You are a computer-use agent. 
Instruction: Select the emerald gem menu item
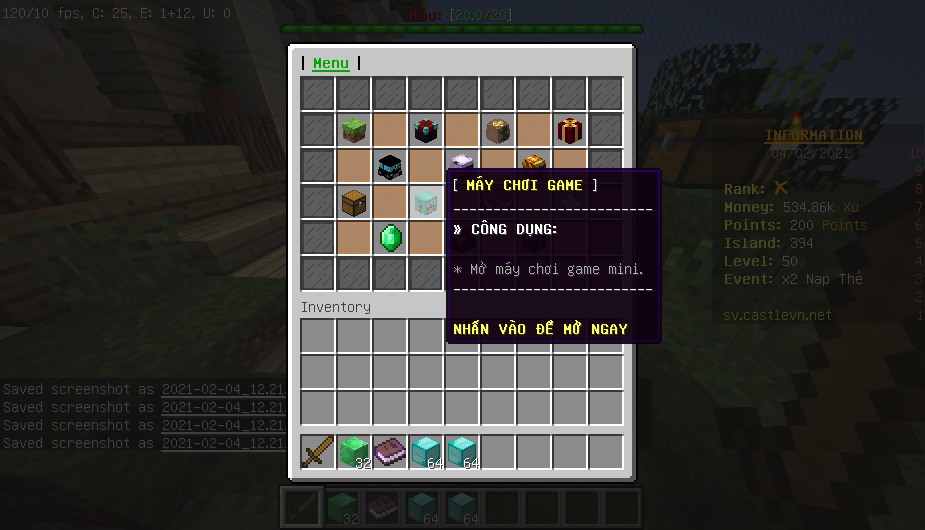pyautogui.click(x=390, y=238)
